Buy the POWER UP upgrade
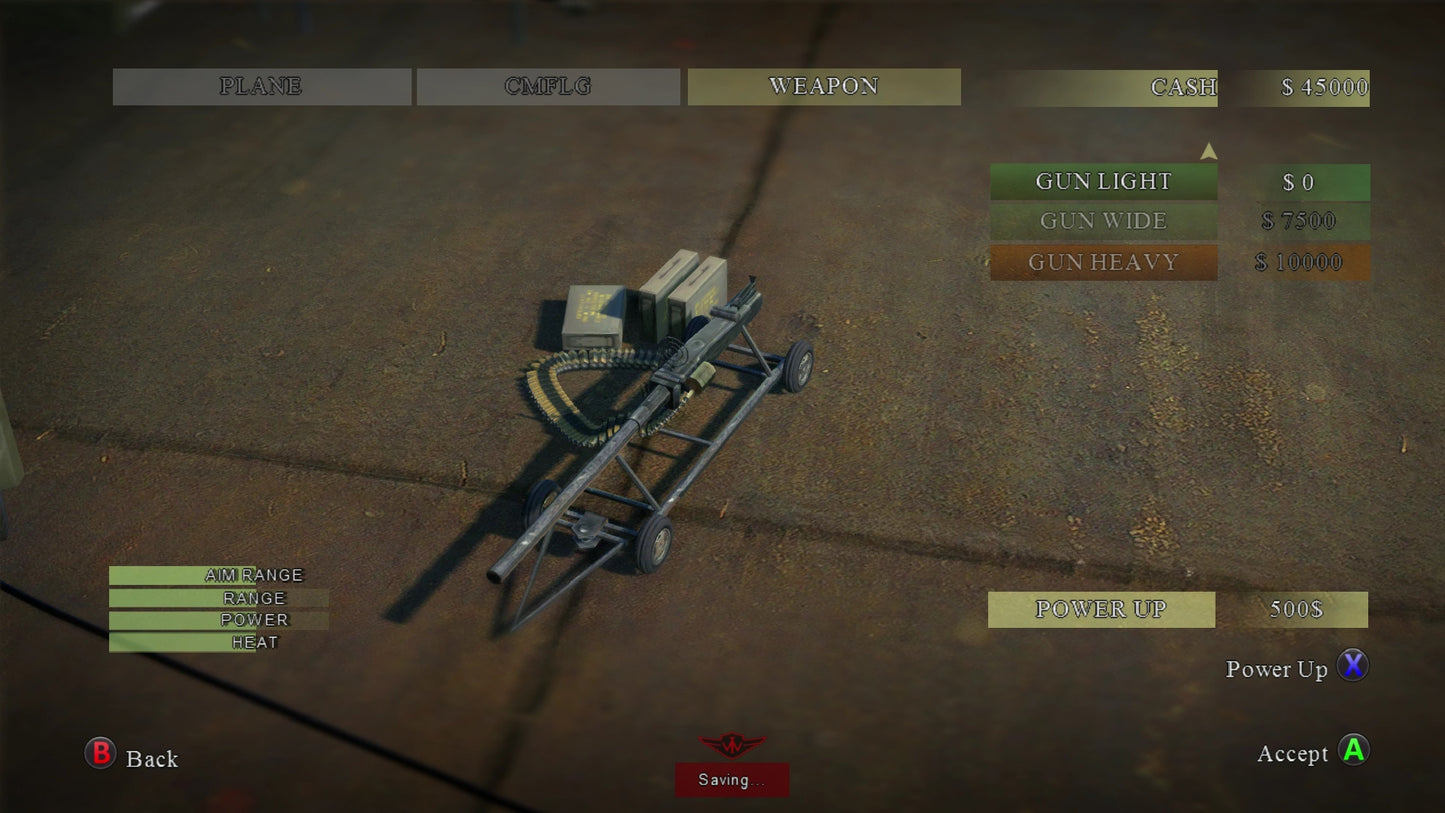This screenshot has height=813, width=1445. coord(1101,609)
